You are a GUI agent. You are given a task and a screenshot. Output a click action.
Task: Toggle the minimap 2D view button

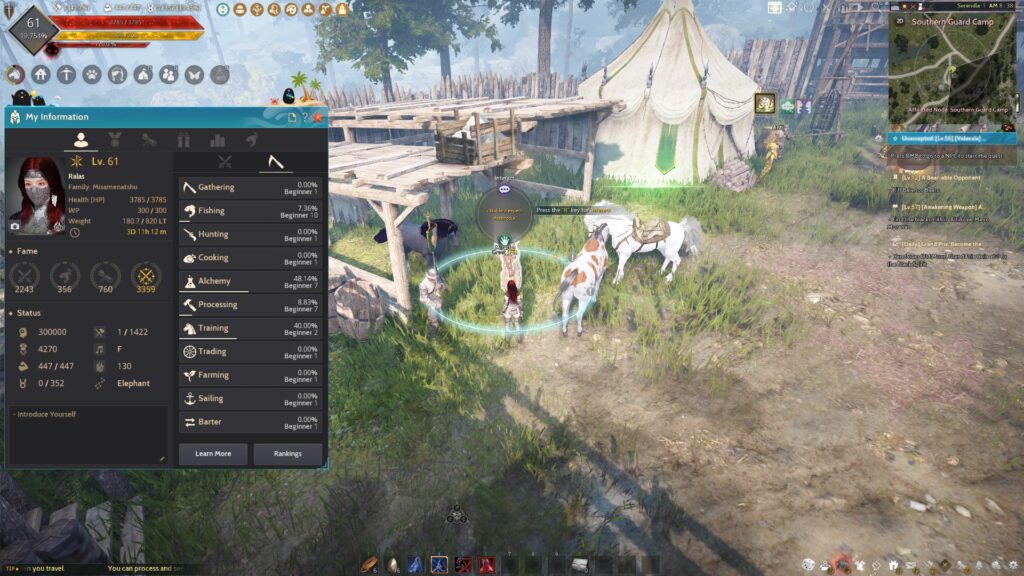900,19
